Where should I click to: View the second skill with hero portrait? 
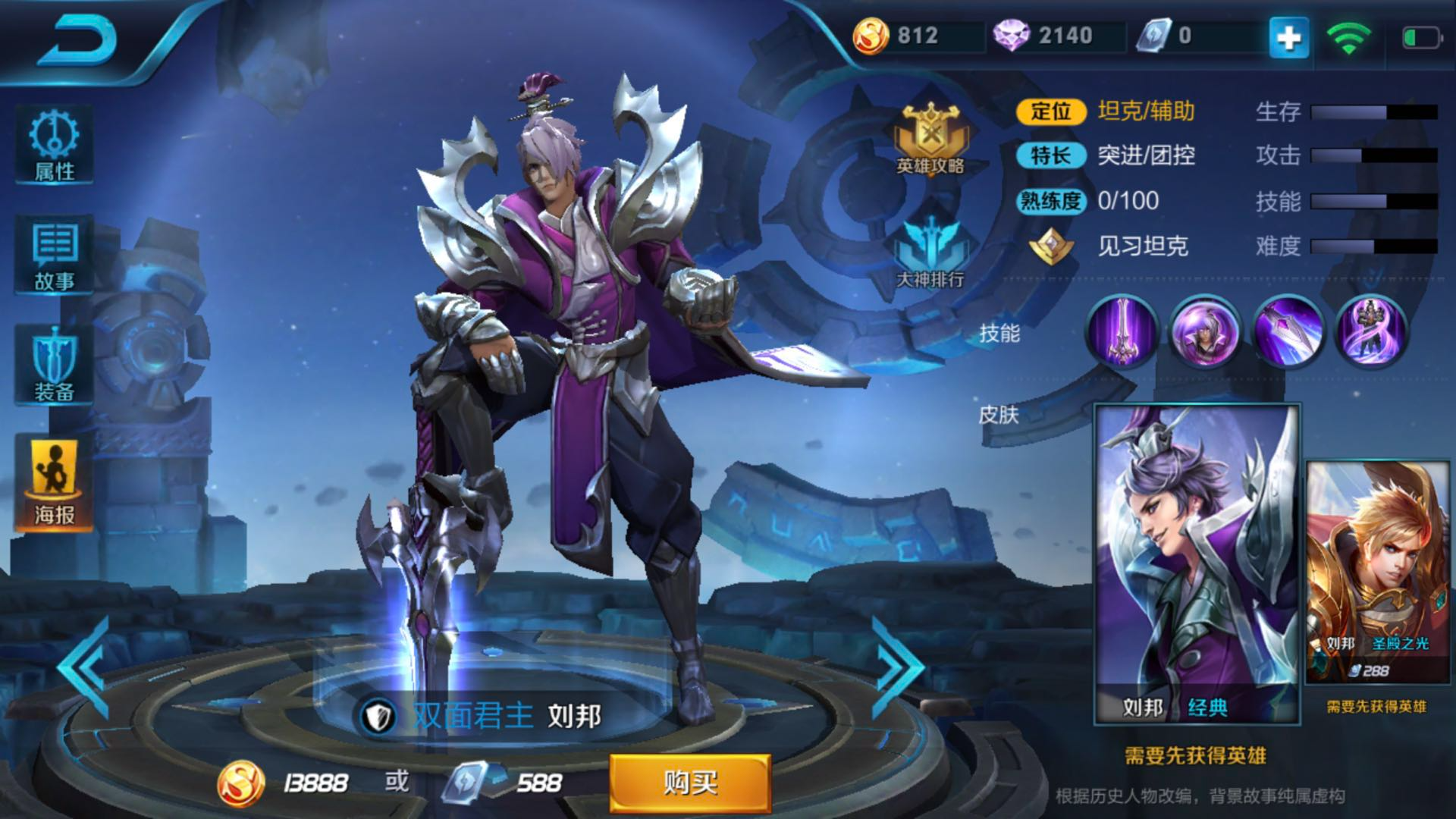[1205, 332]
